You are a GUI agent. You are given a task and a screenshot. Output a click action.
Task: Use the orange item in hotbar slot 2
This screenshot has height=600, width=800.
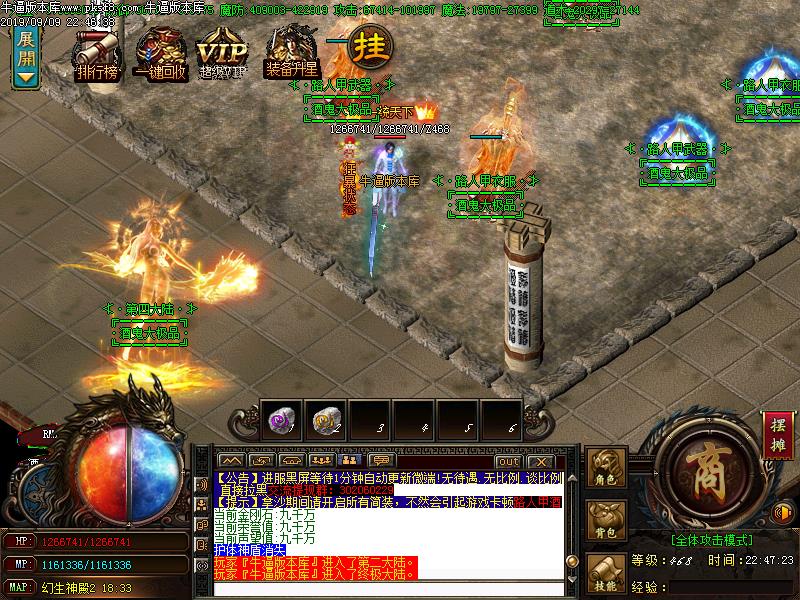[x=324, y=421]
